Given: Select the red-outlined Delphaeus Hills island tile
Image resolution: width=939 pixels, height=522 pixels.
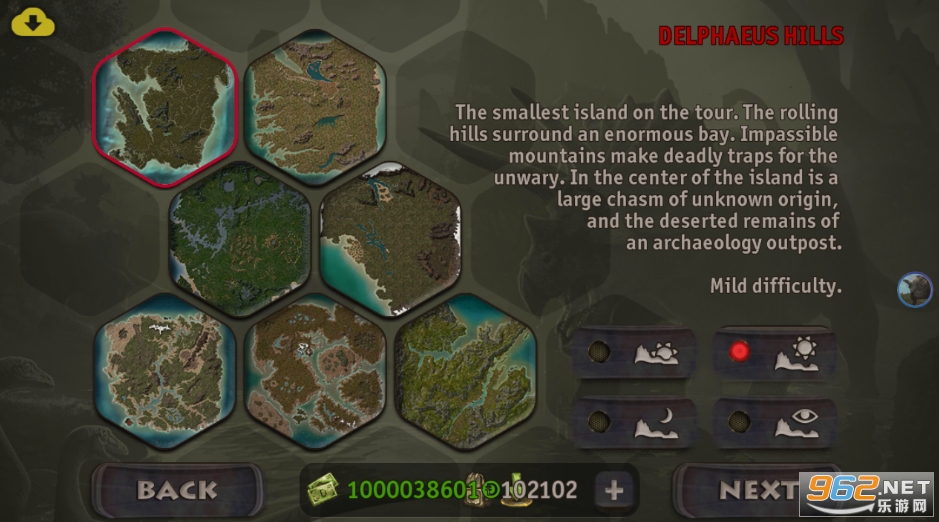Looking at the screenshot, I should (165, 105).
